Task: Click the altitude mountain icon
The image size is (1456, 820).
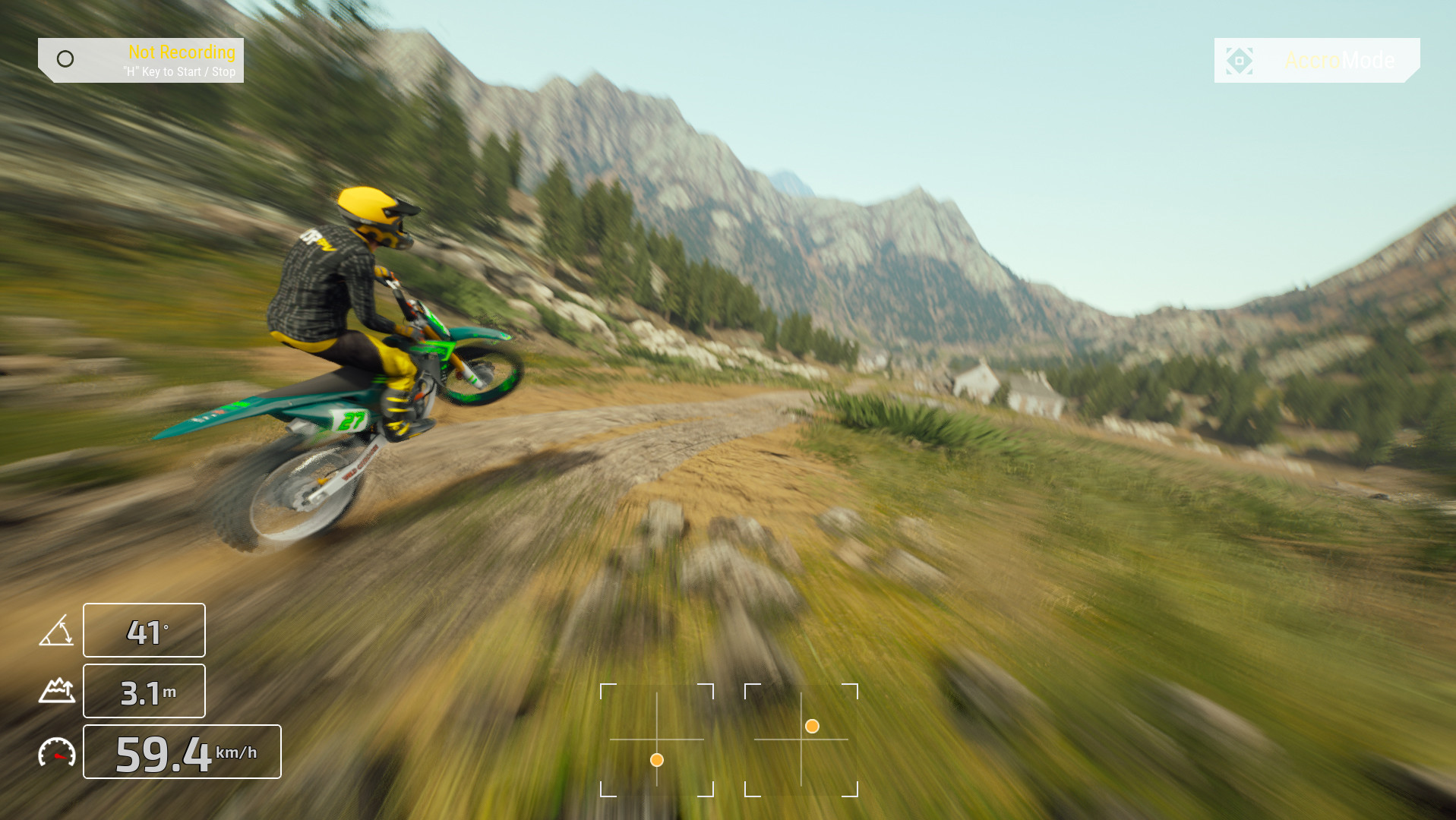Action: [57, 690]
